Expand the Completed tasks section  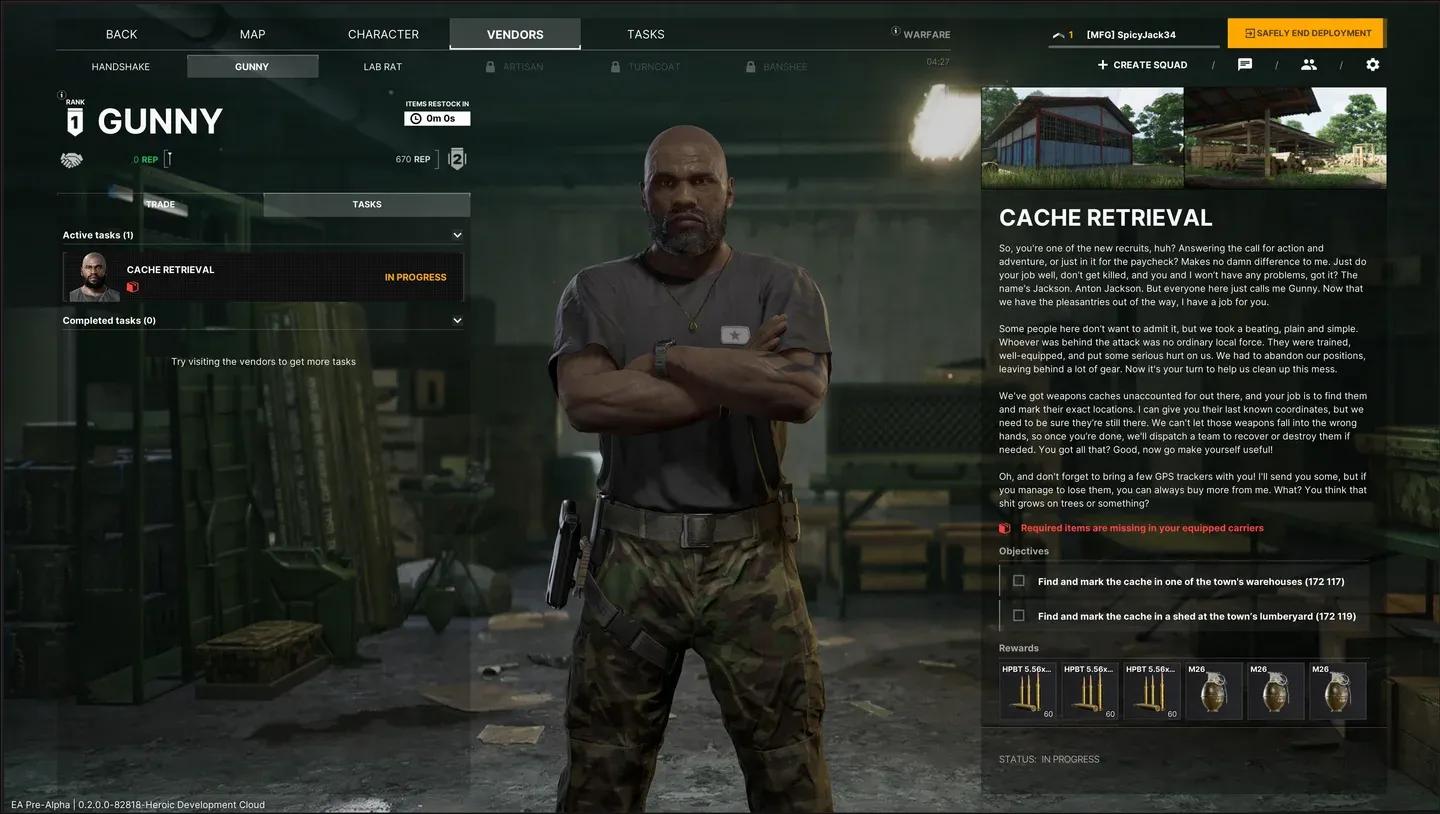(x=457, y=320)
